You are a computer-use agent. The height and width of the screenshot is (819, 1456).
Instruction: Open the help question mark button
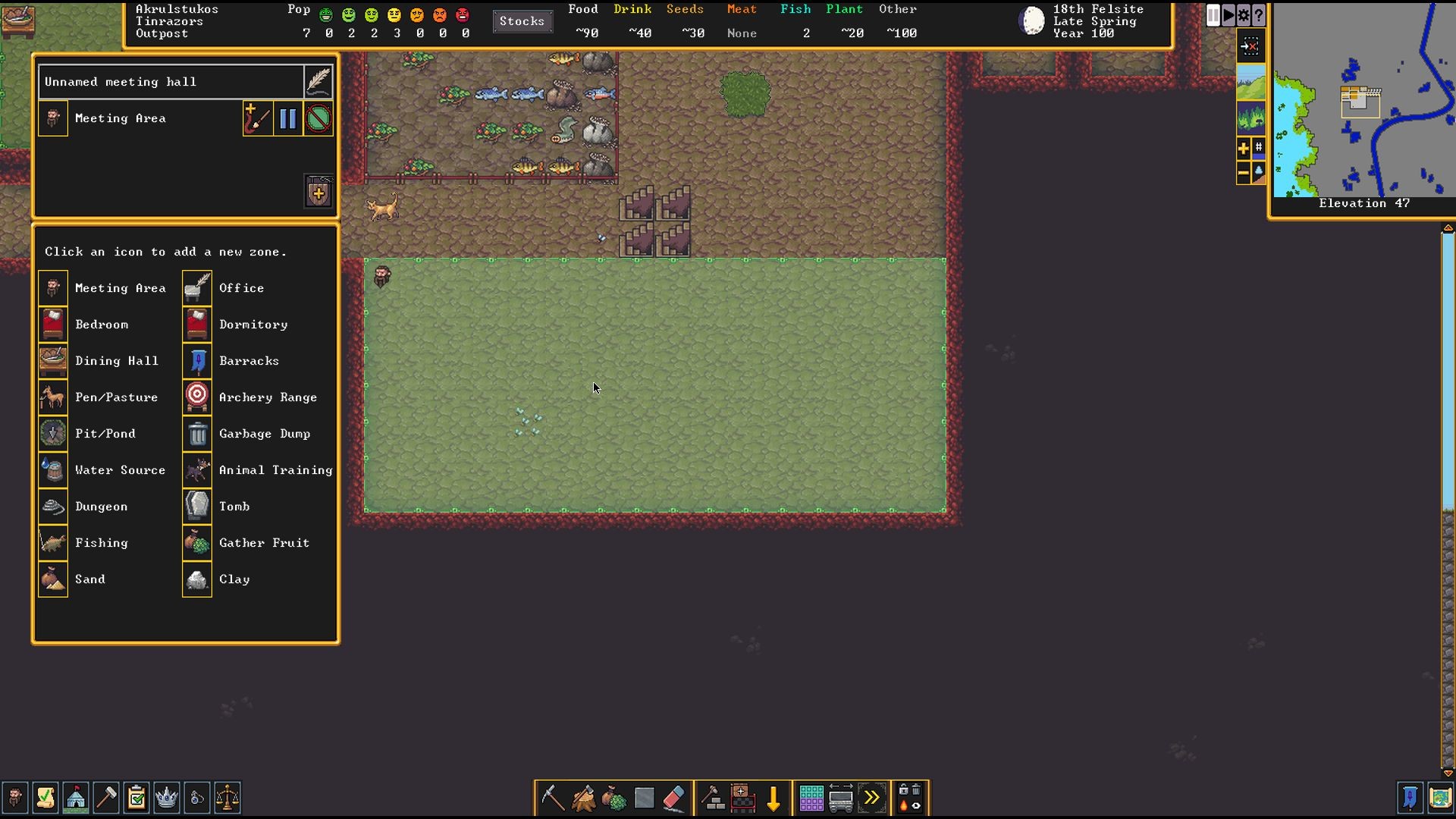1259,15
